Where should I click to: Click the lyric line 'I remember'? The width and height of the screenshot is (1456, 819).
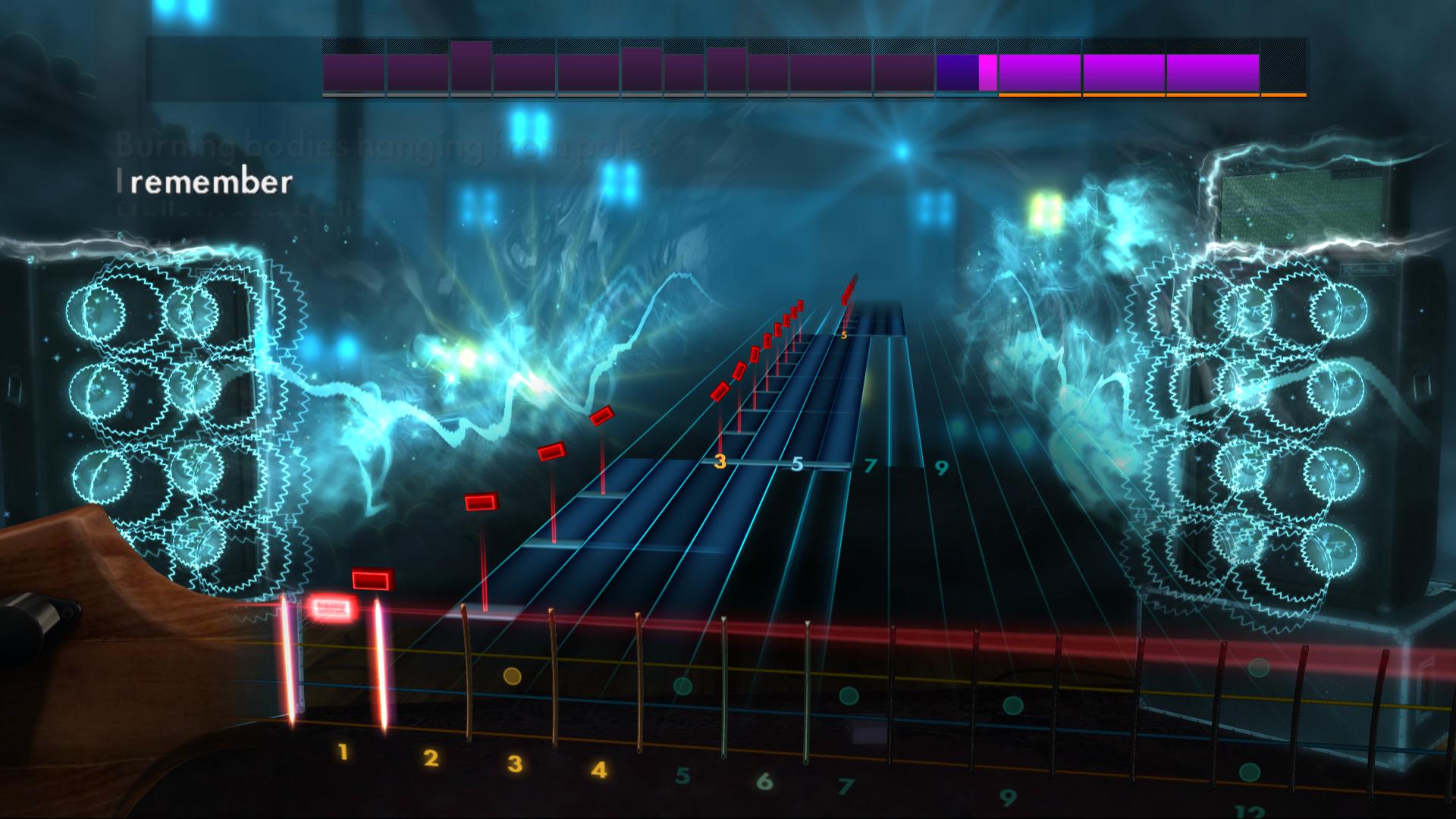coord(205,182)
